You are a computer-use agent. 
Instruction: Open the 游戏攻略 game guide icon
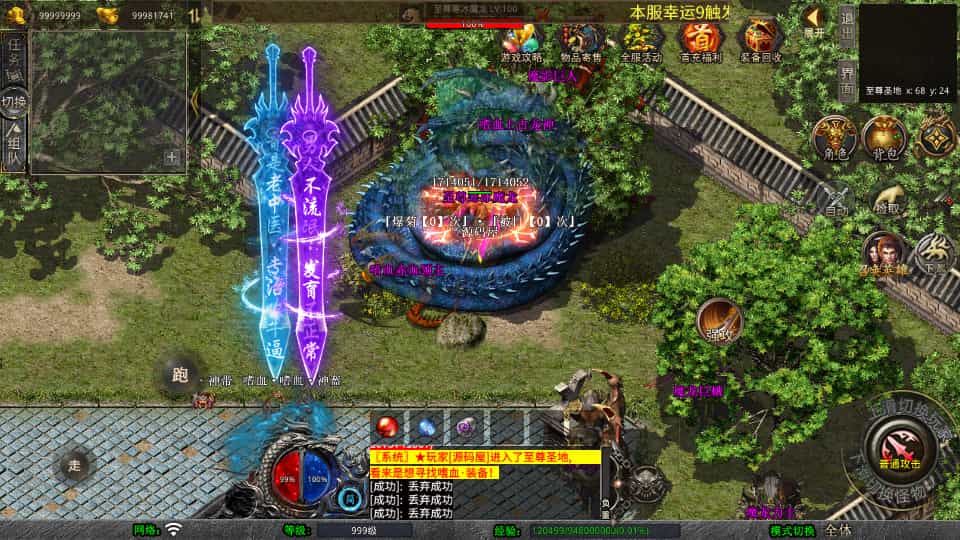point(520,40)
